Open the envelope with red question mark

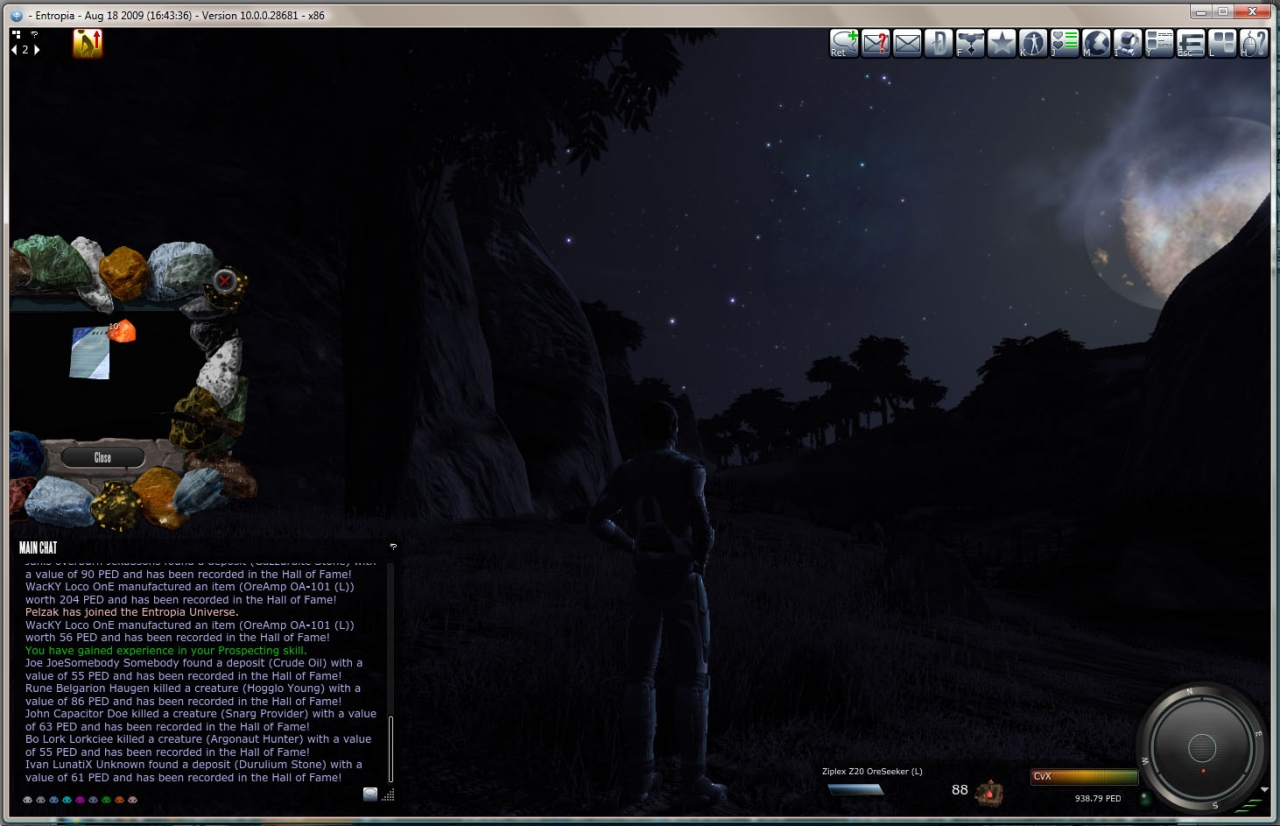[x=876, y=43]
